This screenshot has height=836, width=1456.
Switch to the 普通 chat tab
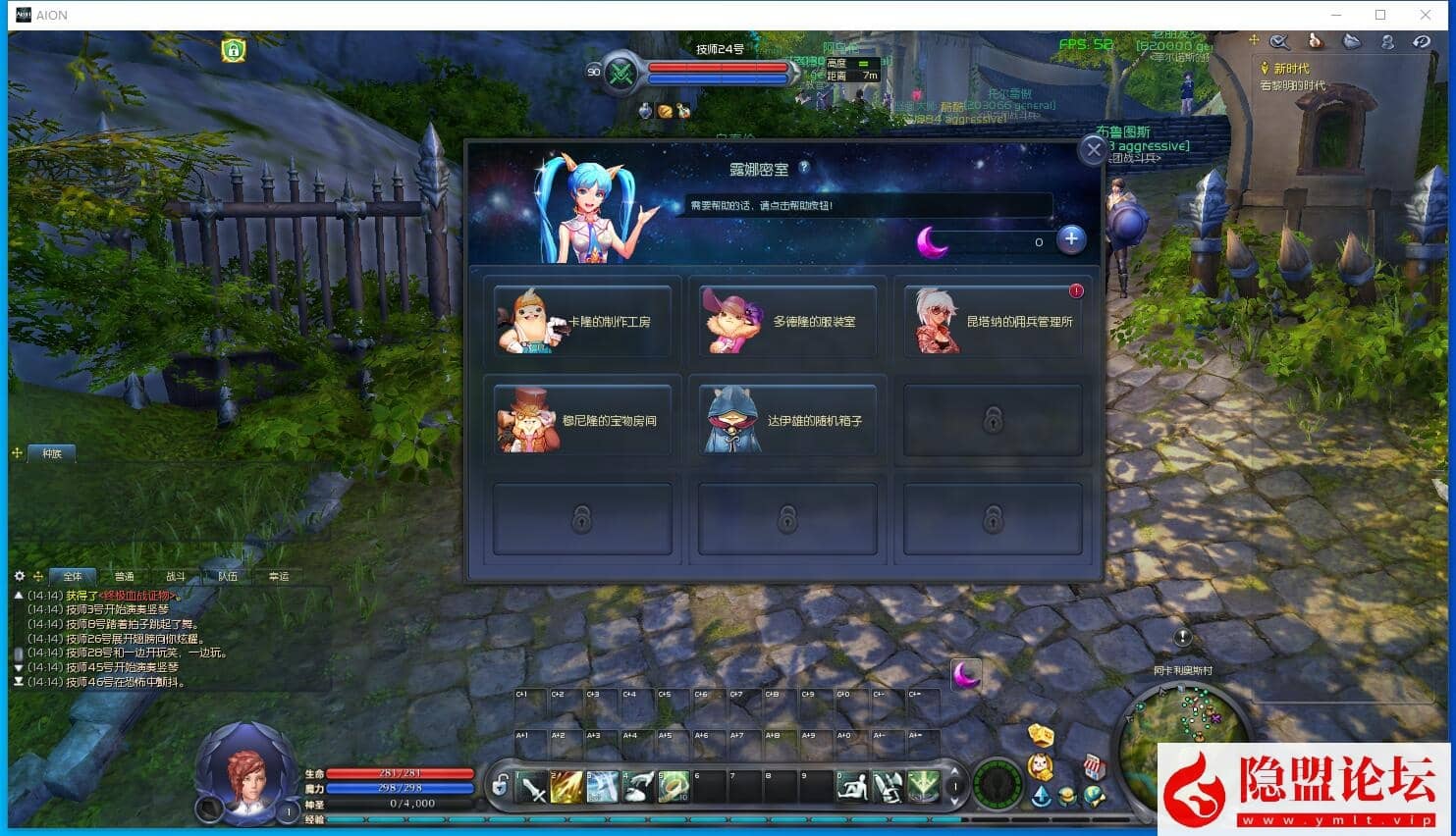coord(124,577)
